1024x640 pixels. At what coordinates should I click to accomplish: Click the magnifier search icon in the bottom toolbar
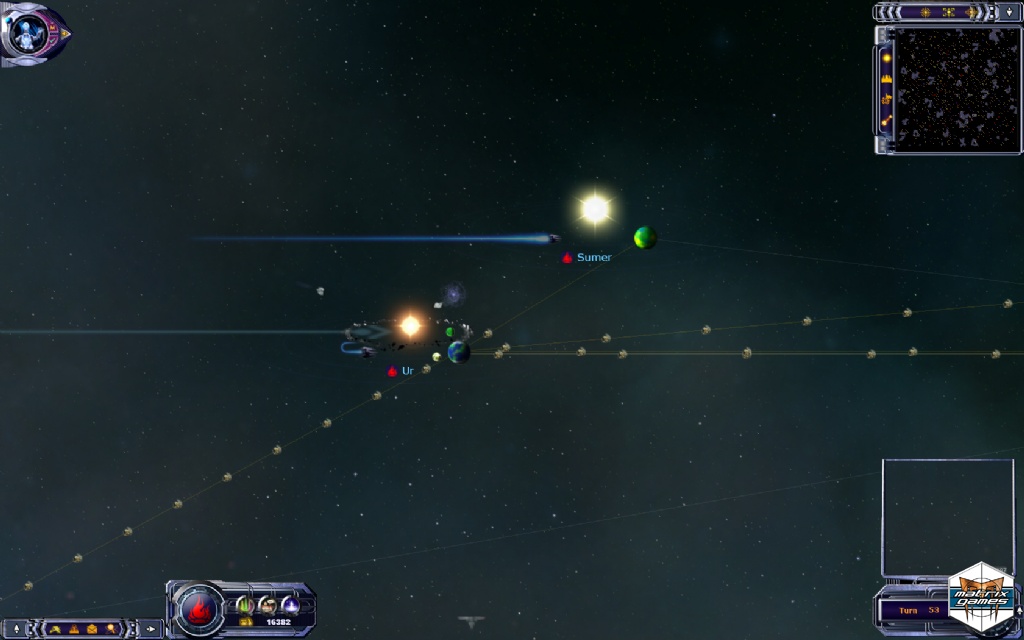click(112, 629)
